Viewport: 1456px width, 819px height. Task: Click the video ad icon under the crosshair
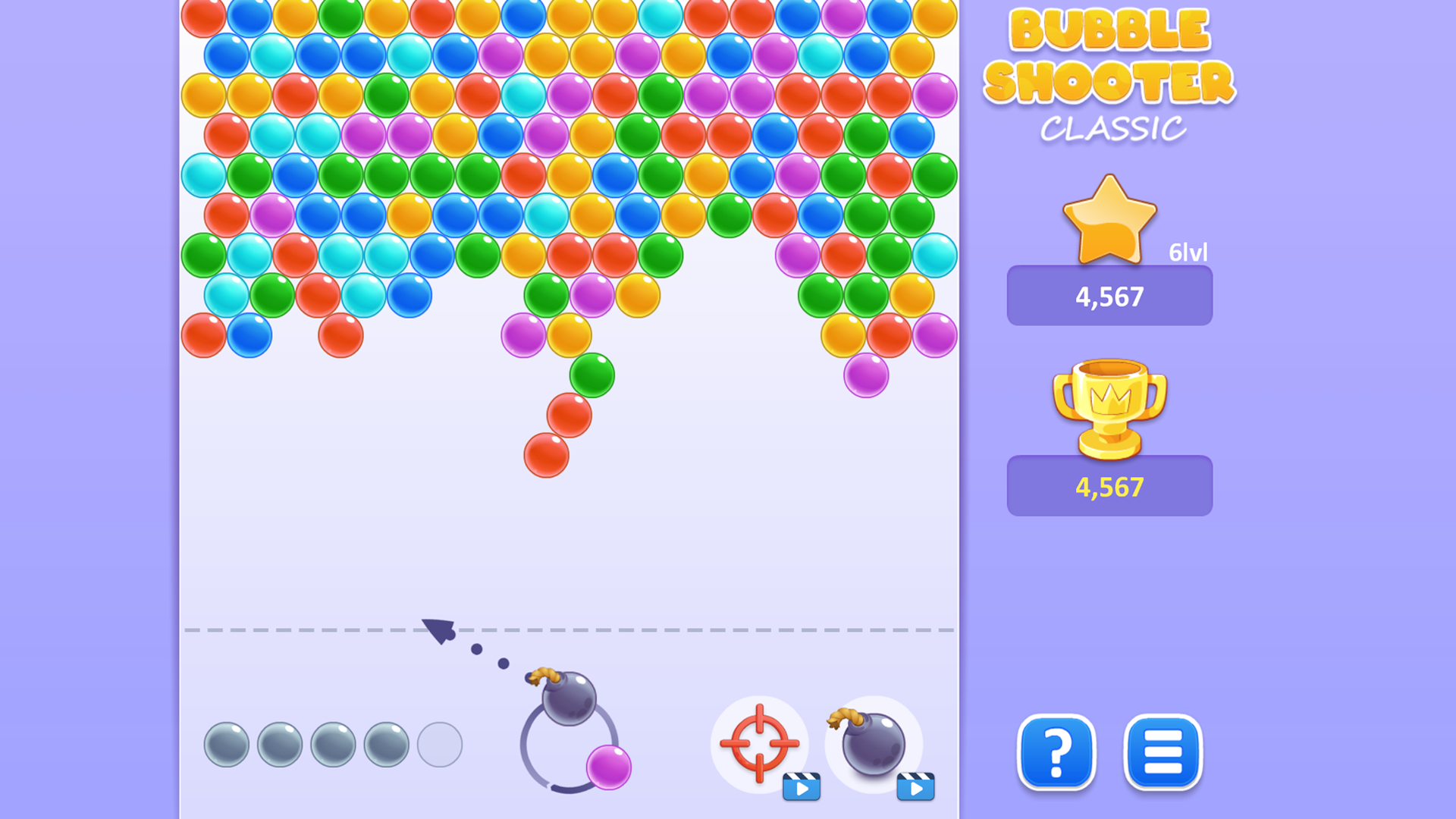pos(802,789)
